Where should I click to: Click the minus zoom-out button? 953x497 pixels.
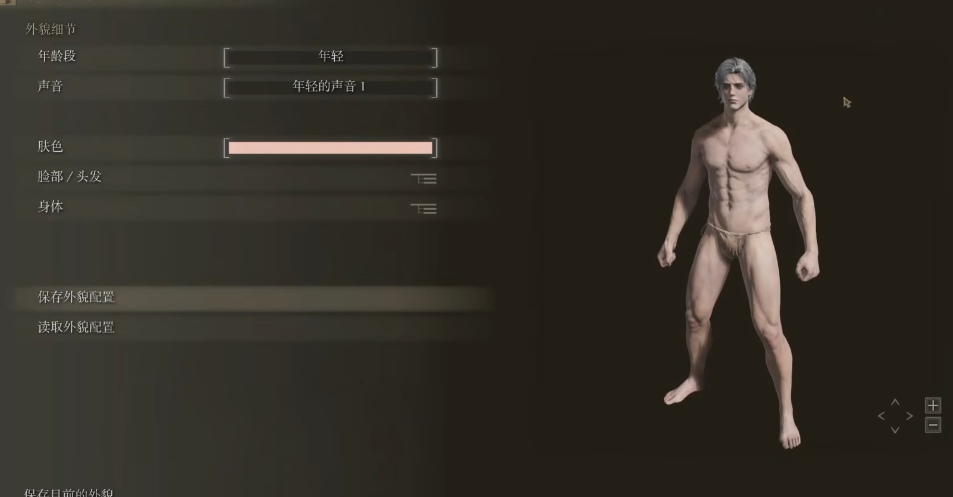tap(932, 425)
